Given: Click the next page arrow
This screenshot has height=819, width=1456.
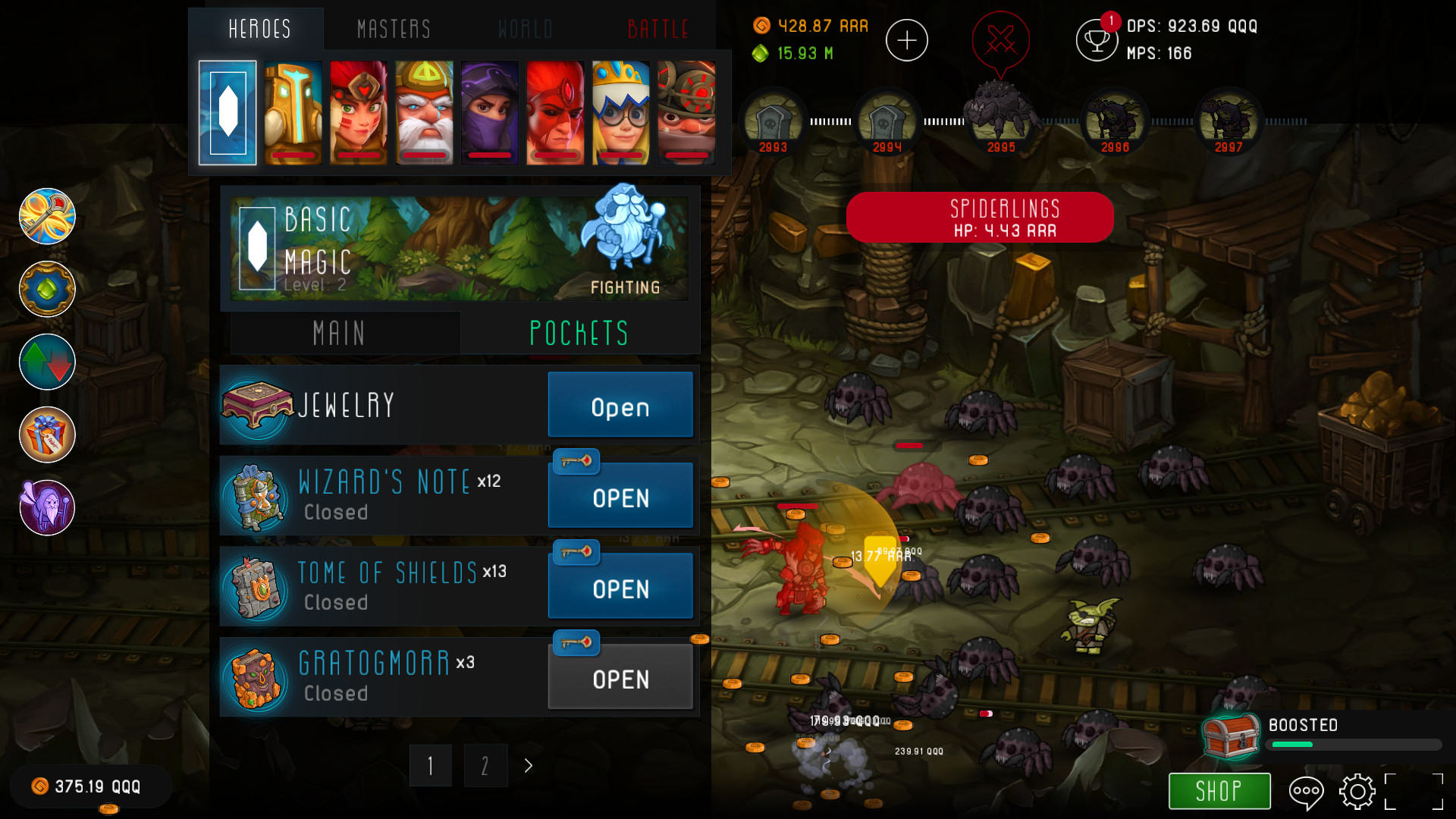Looking at the screenshot, I should coord(528,766).
